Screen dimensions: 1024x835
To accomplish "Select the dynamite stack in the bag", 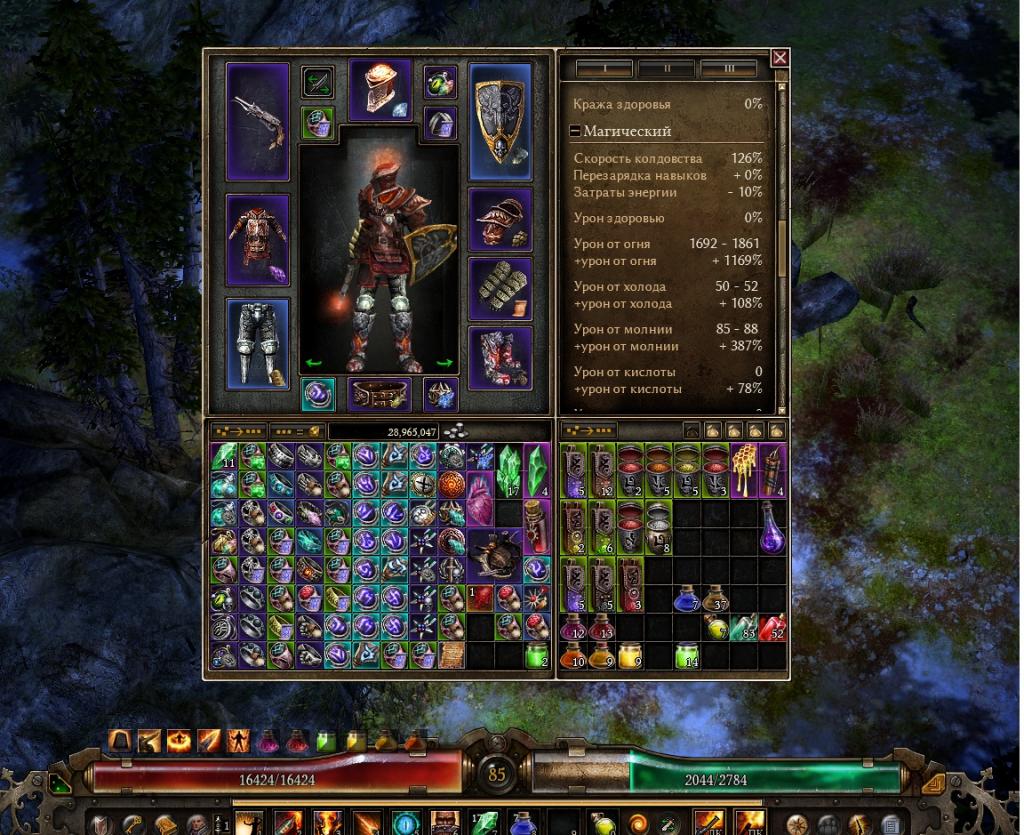I will [773, 470].
